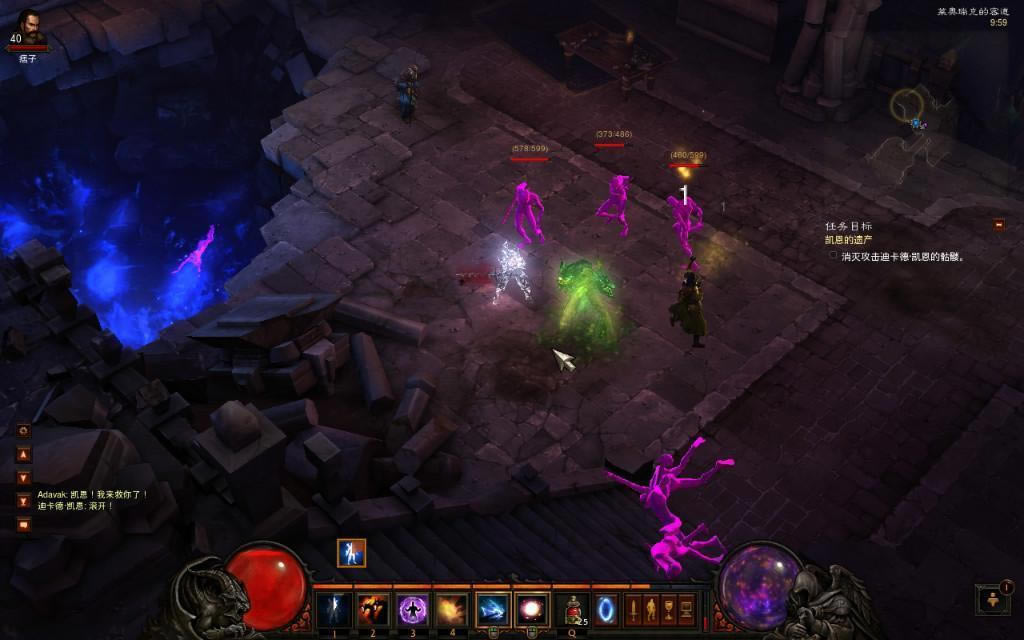1024x640 pixels.
Task: Open the chat speech bubble button
Action: pyautogui.click(x=24, y=523)
